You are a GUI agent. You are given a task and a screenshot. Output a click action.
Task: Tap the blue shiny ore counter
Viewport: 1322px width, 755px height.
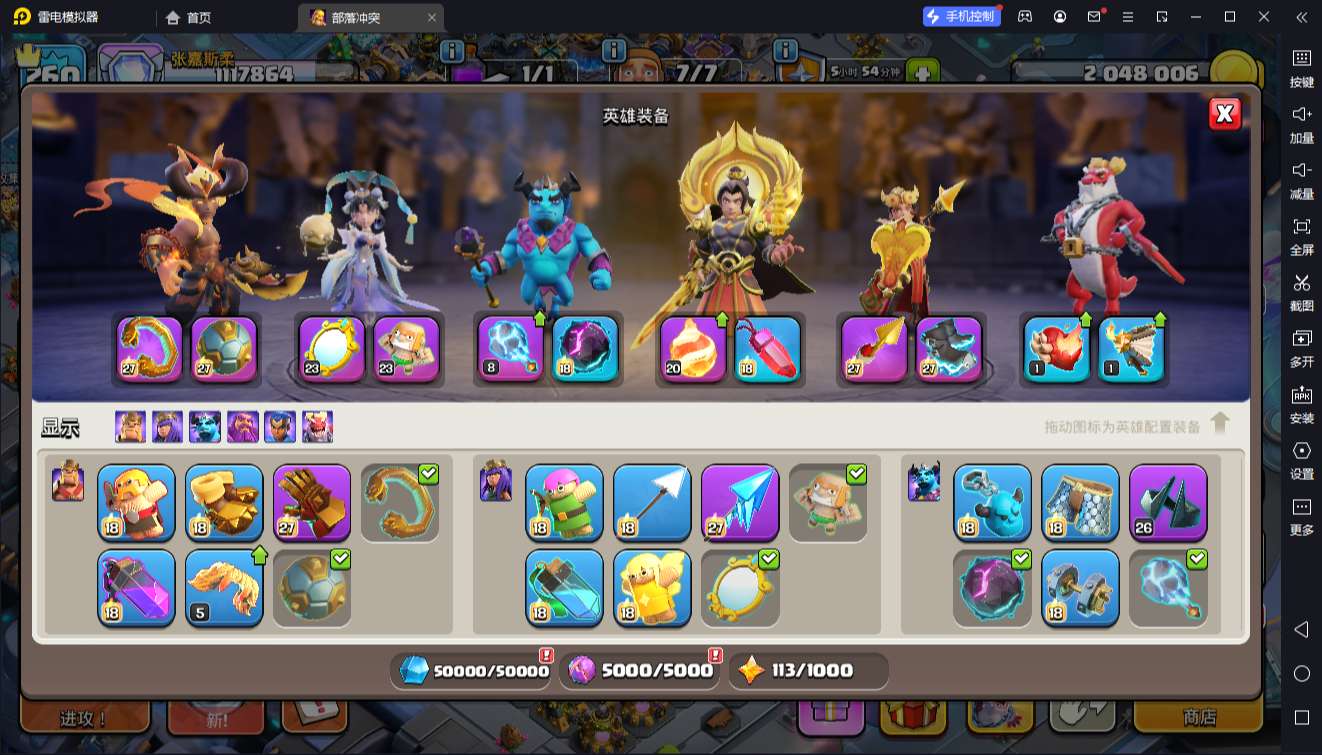click(474, 670)
